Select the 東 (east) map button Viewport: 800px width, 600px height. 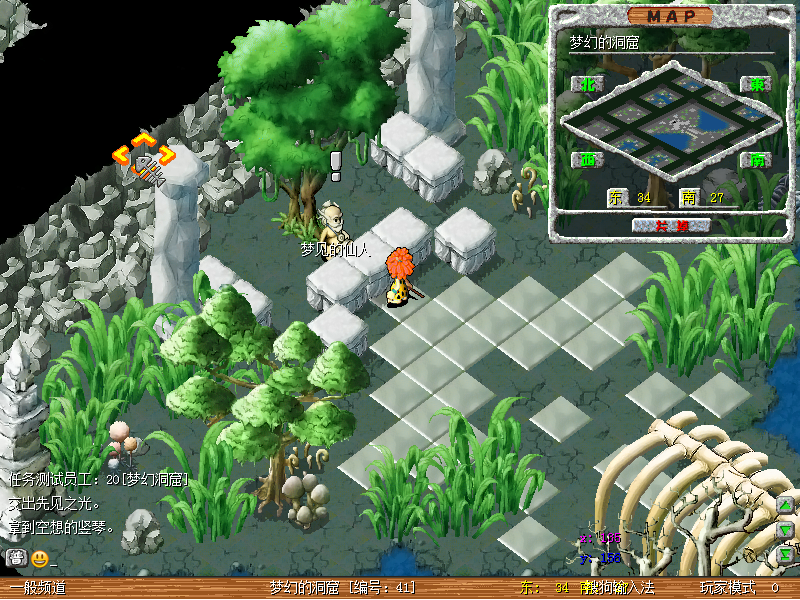pos(757,85)
